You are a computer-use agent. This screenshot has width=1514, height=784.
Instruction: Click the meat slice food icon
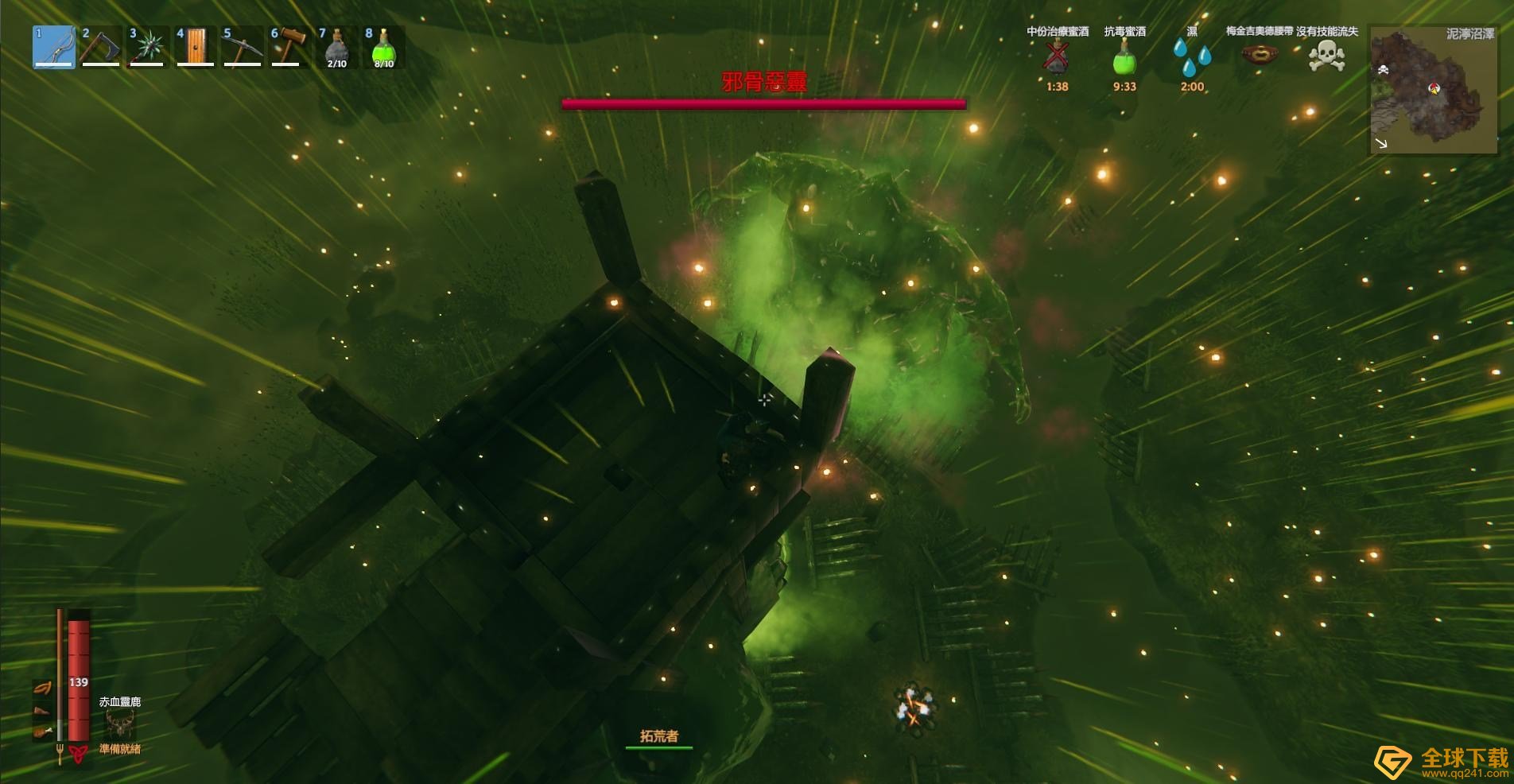point(42,710)
